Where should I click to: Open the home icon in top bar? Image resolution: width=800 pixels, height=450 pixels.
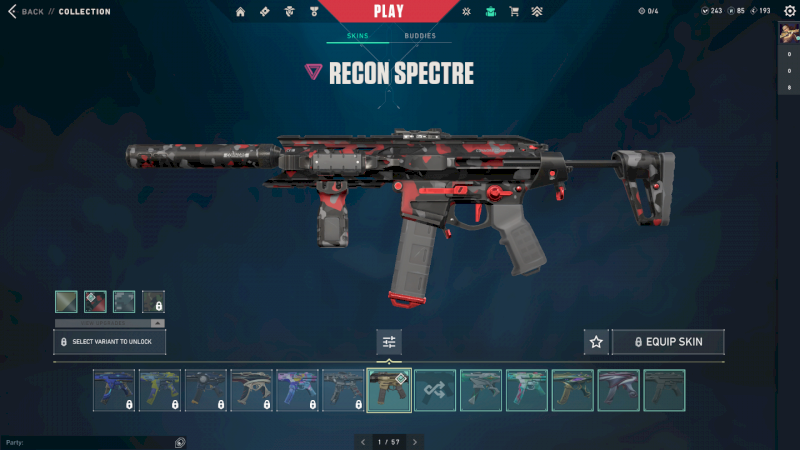pos(240,12)
